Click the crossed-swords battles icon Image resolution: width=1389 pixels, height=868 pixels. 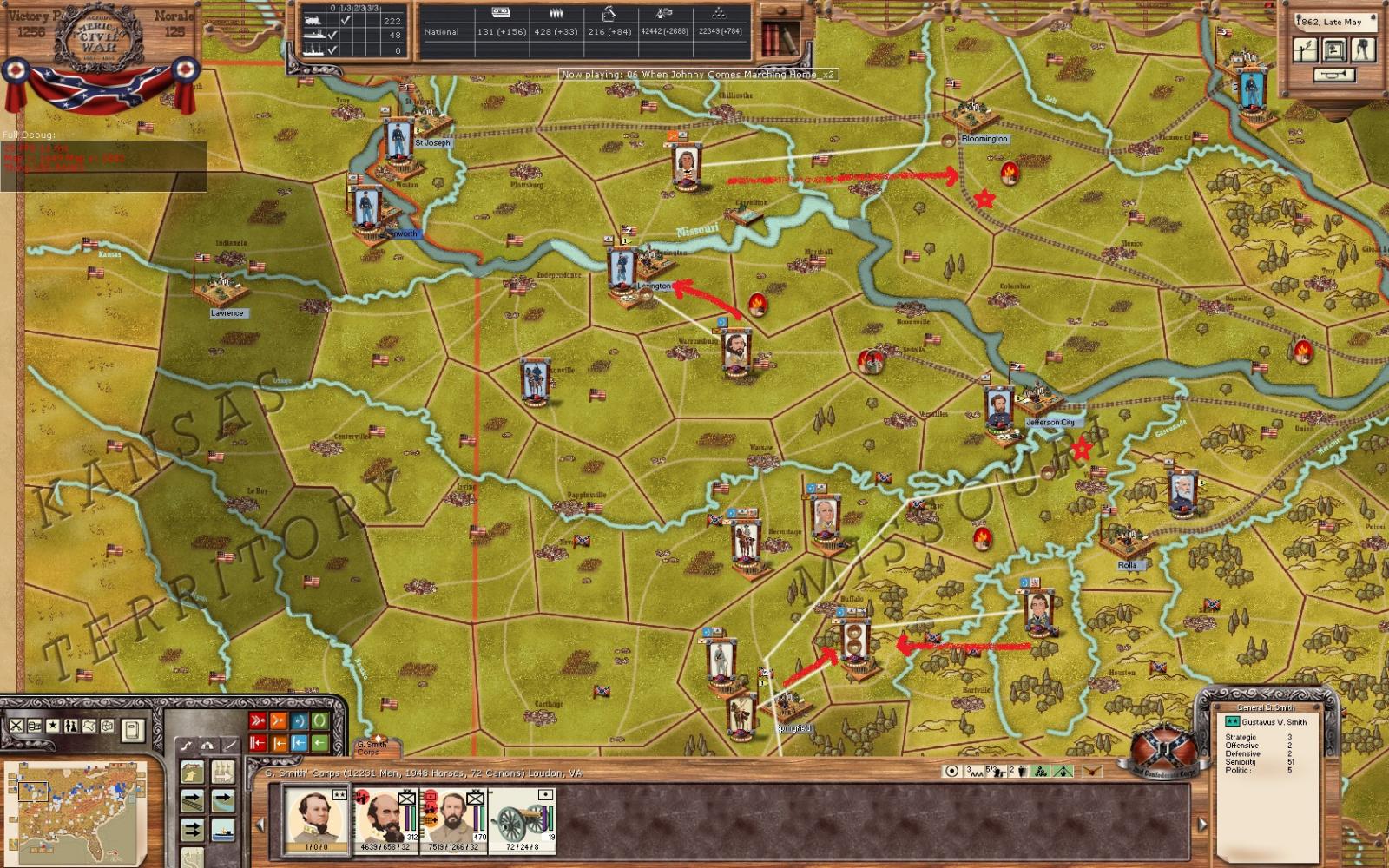16,727
